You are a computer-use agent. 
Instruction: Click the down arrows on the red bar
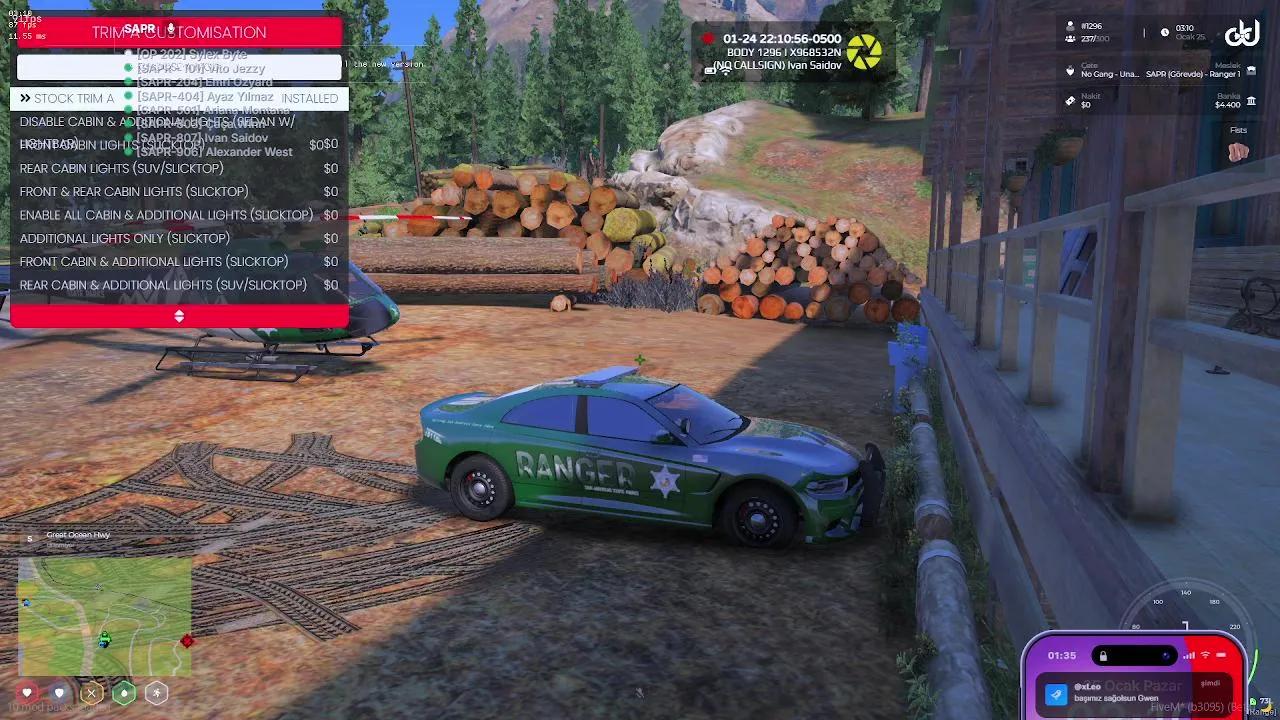coord(179,316)
